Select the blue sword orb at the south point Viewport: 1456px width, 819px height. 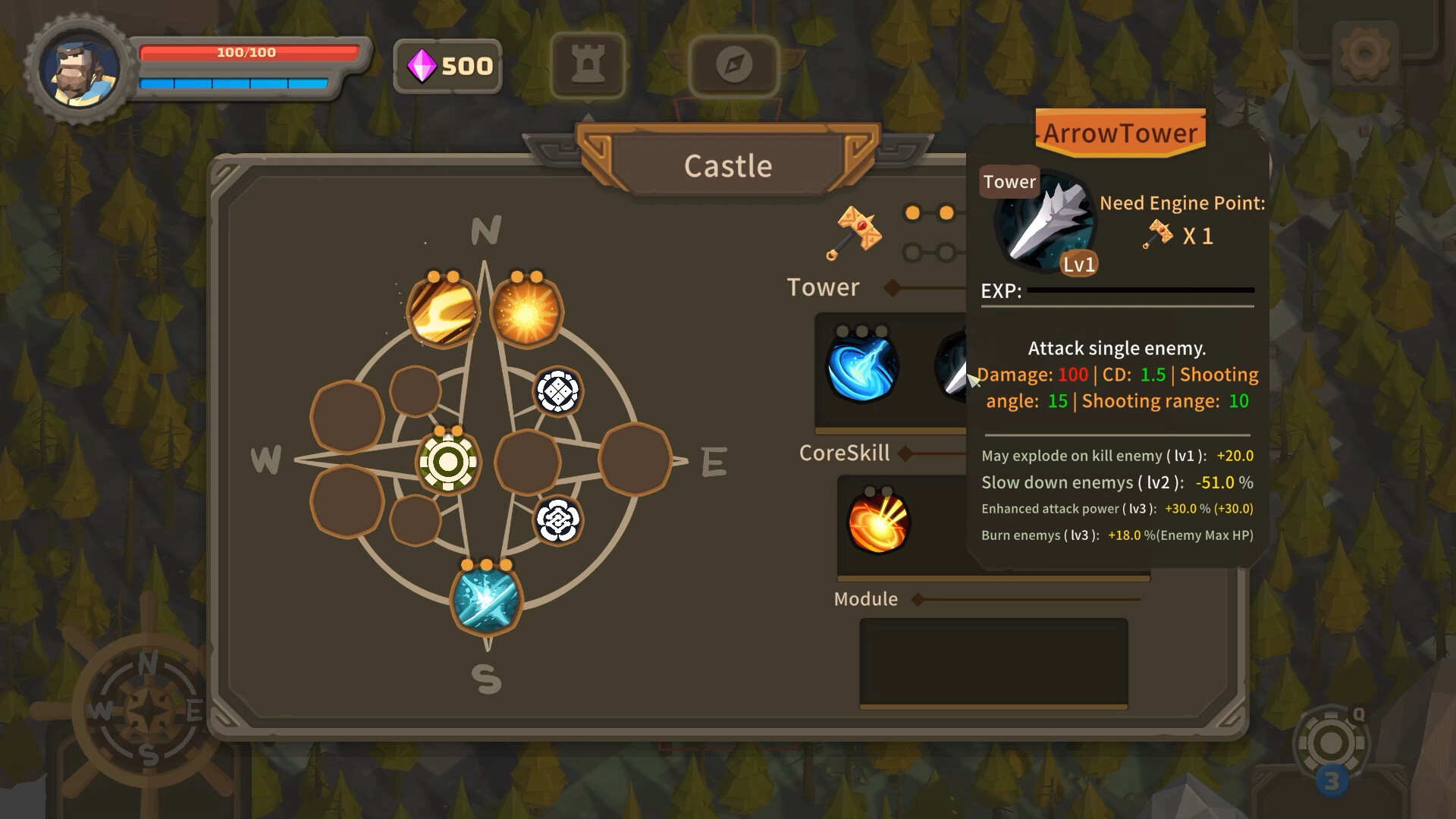pyautogui.click(x=486, y=603)
